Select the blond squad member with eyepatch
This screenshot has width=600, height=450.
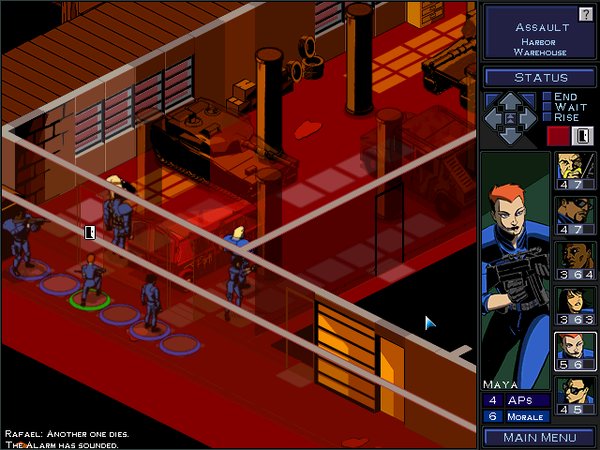(575, 171)
